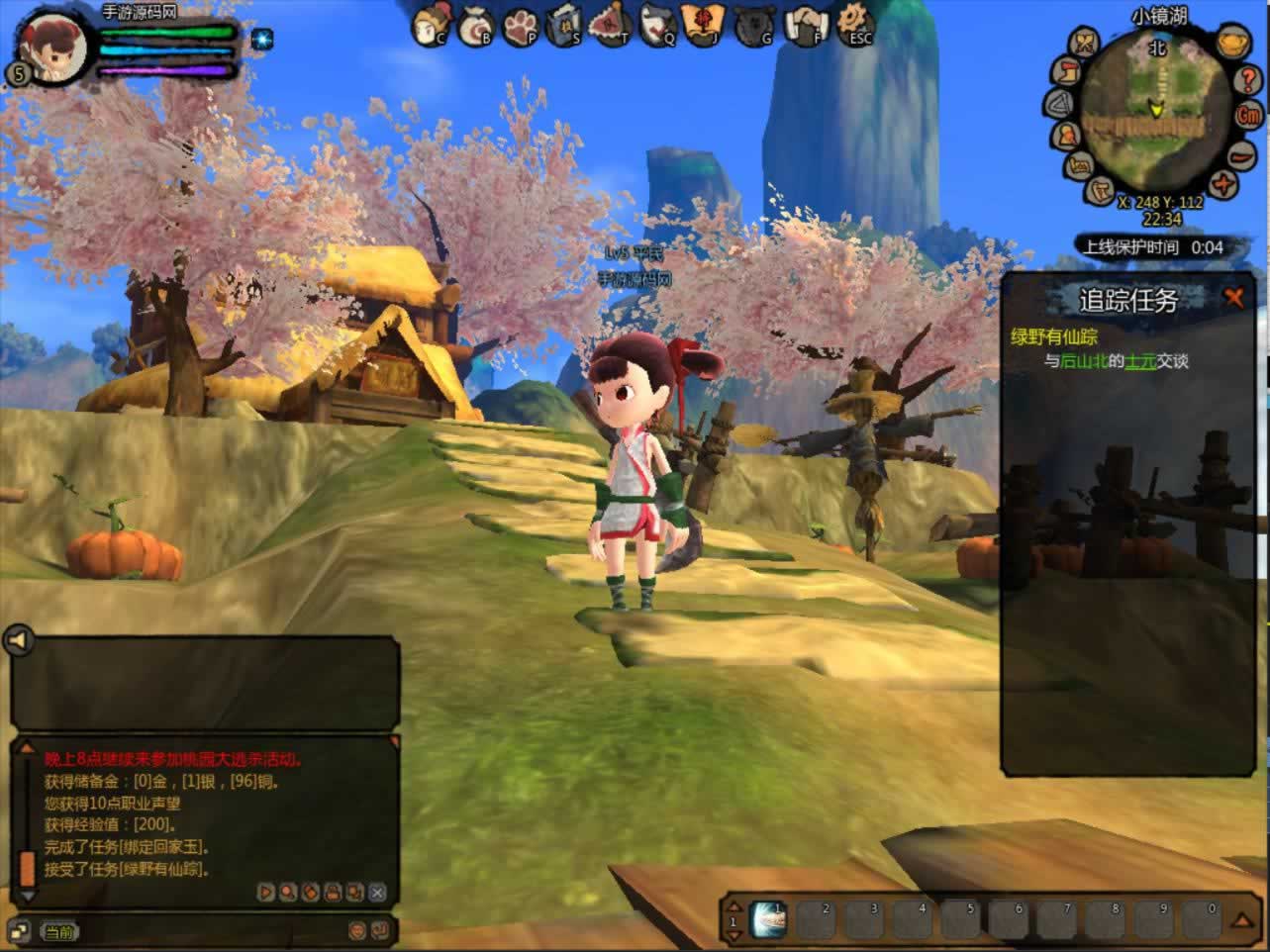The height and width of the screenshot is (952, 1270).
Task: Click the handshake friends icon
Action: click(x=804, y=26)
